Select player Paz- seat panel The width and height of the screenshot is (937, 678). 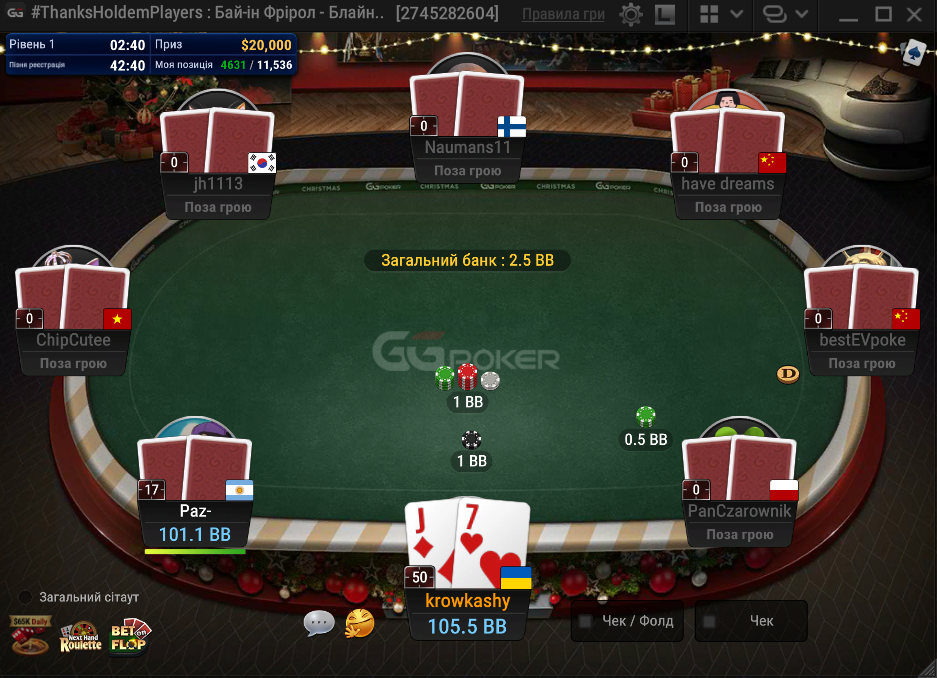(x=195, y=523)
